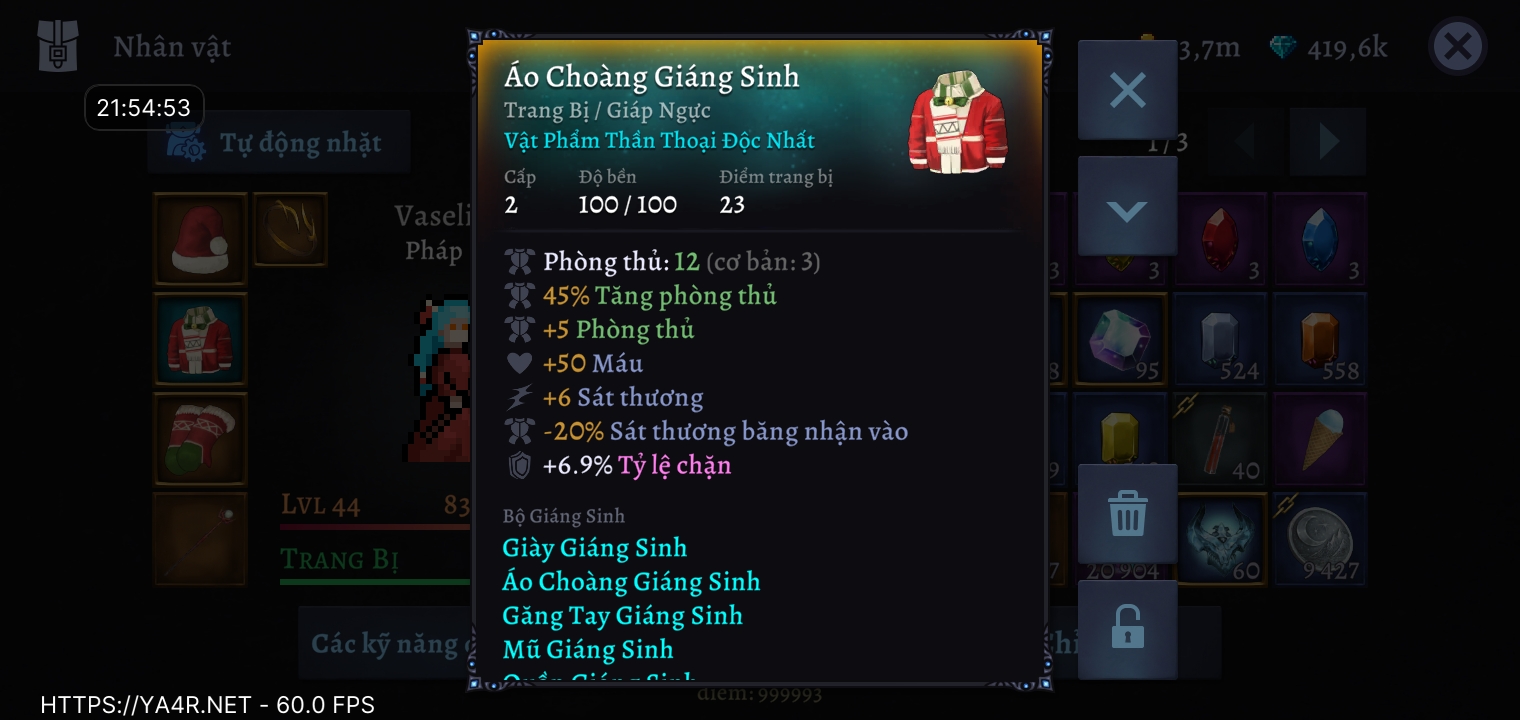This screenshot has height=720, width=1520.
Task: Select the equipped Christmas robe slot
Action: pyautogui.click(x=200, y=340)
